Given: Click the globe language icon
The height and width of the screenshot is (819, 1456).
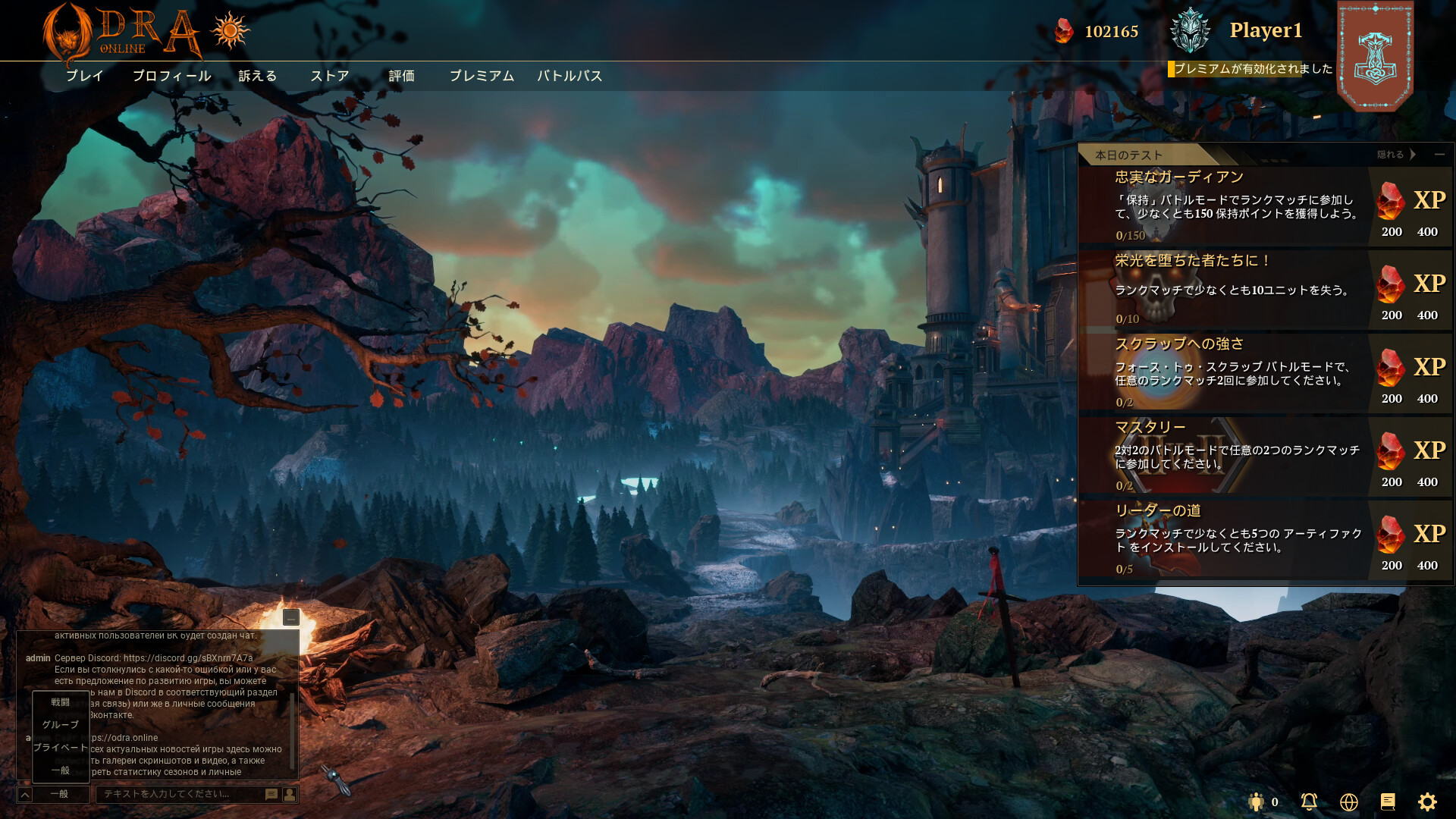Looking at the screenshot, I should tap(1348, 802).
